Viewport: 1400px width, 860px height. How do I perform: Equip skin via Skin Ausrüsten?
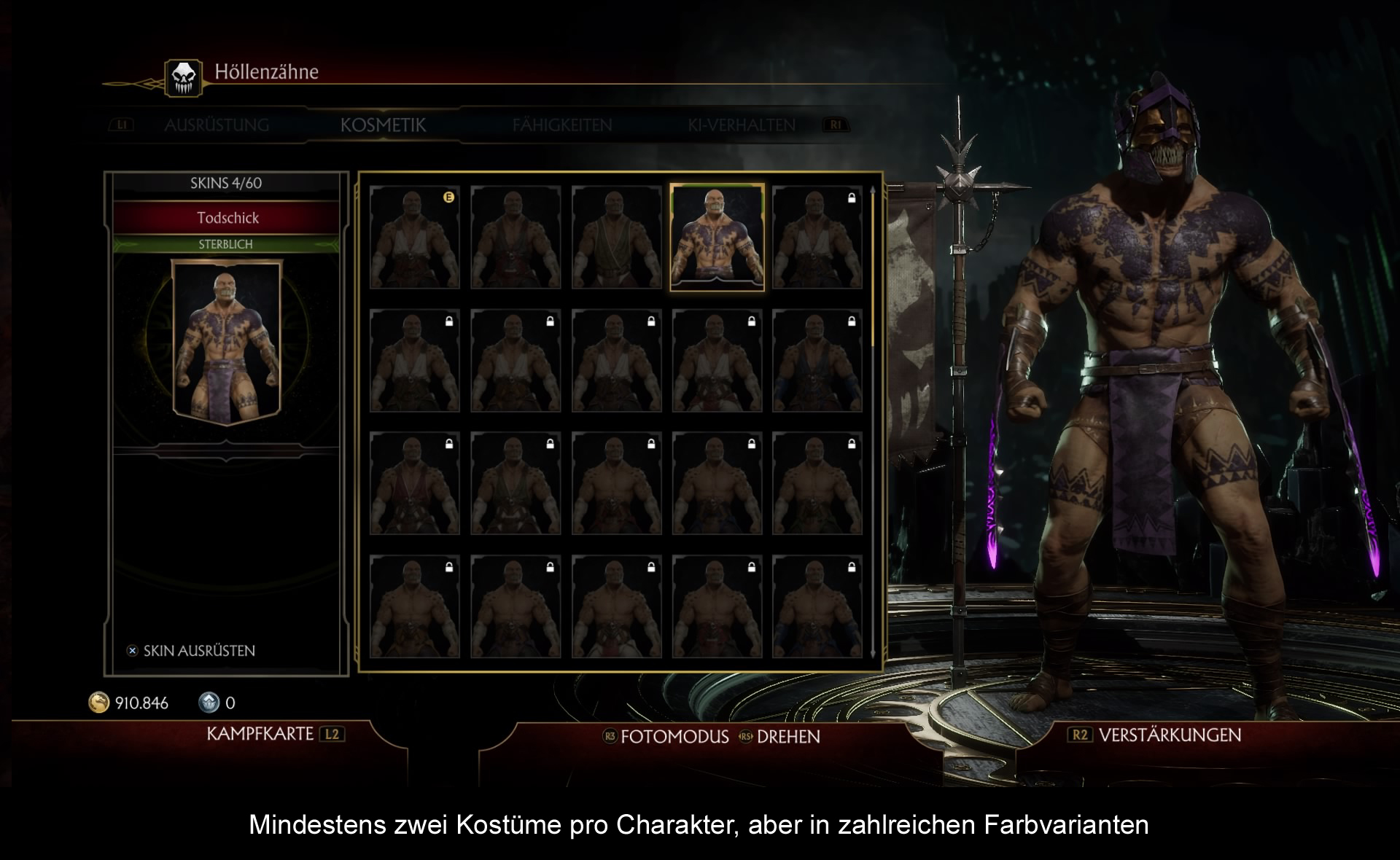click(198, 651)
